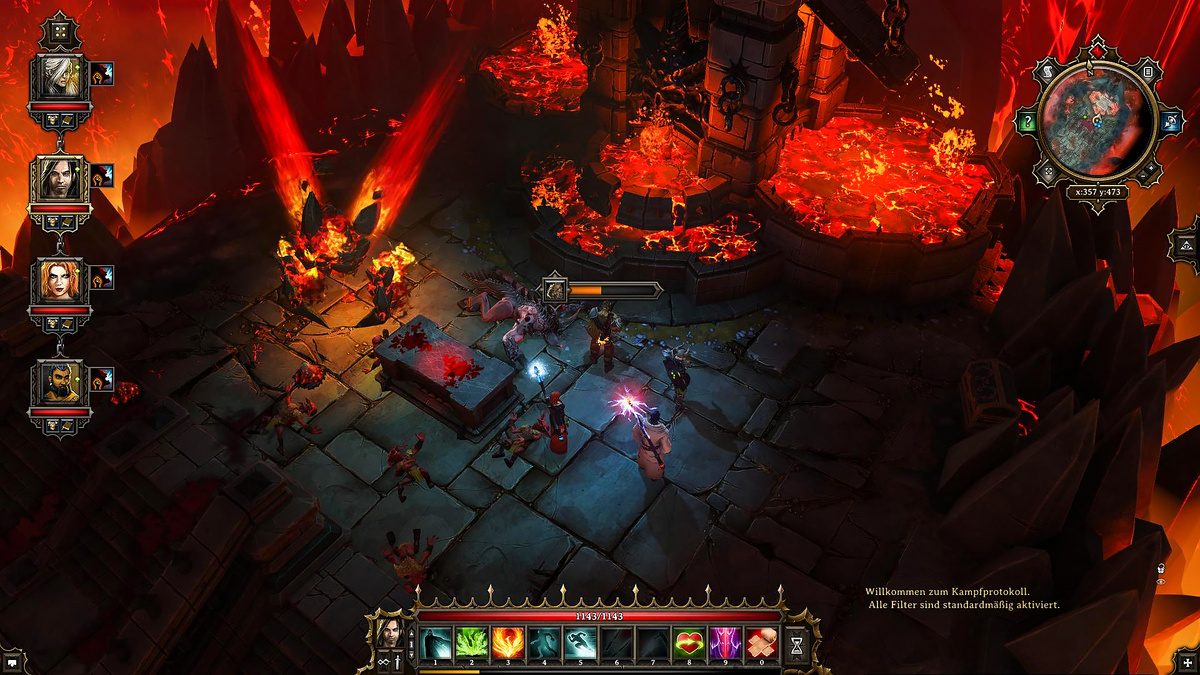Activate the purple skill in slot 9
1200x675 pixels.
[x=724, y=643]
